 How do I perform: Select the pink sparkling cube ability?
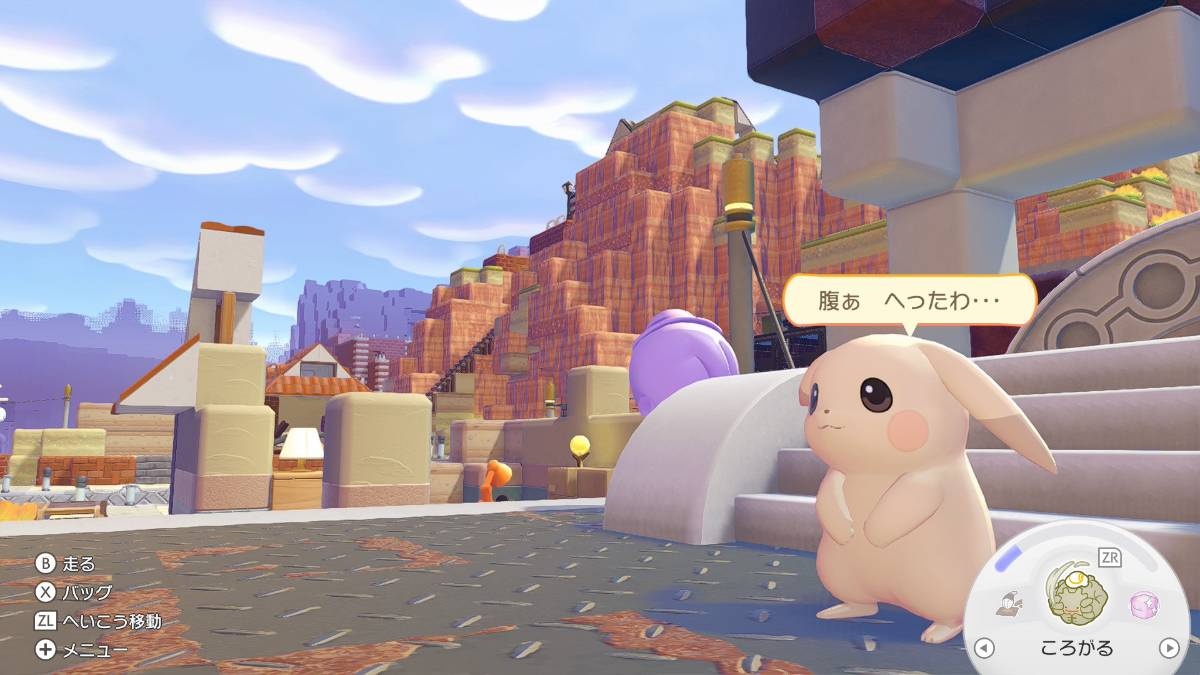click(x=1143, y=605)
